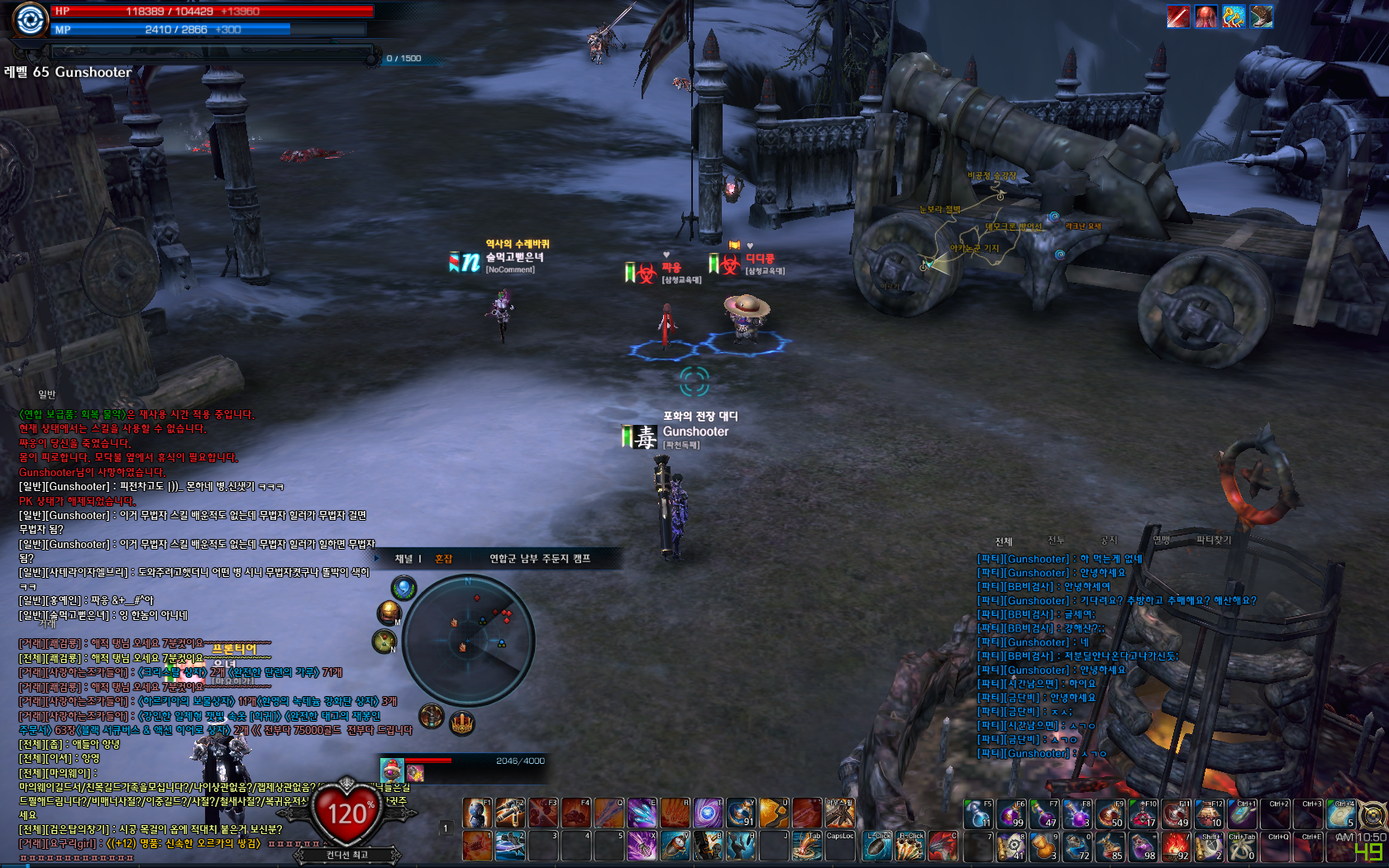Viewport: 1389px width, 868px height.
Task: Use the F2 twin cannon skill
Action: pyautogui.click(x=510, y=813)
